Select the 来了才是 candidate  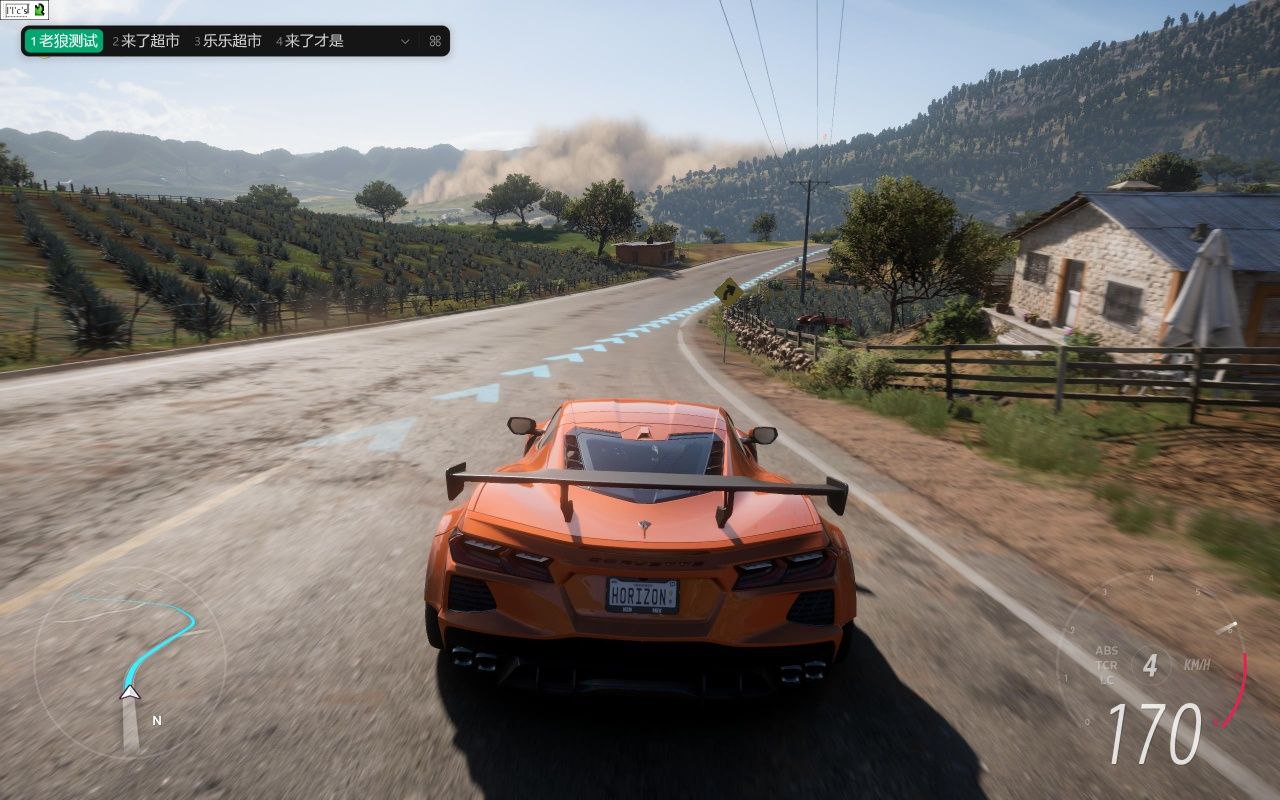click(x=310, y=41)
